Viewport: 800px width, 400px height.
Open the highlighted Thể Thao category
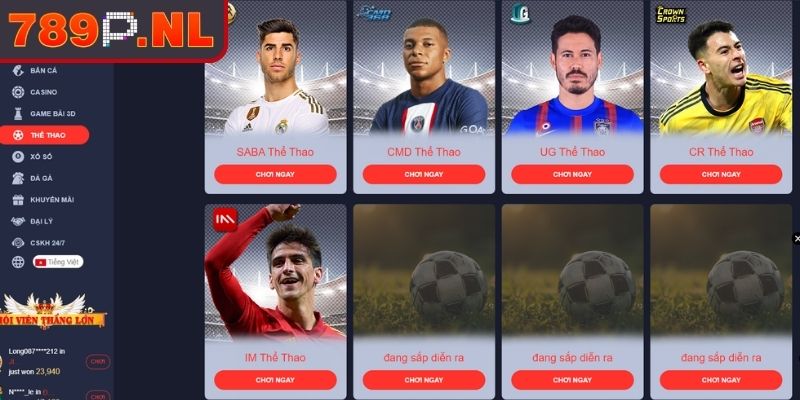46,135
